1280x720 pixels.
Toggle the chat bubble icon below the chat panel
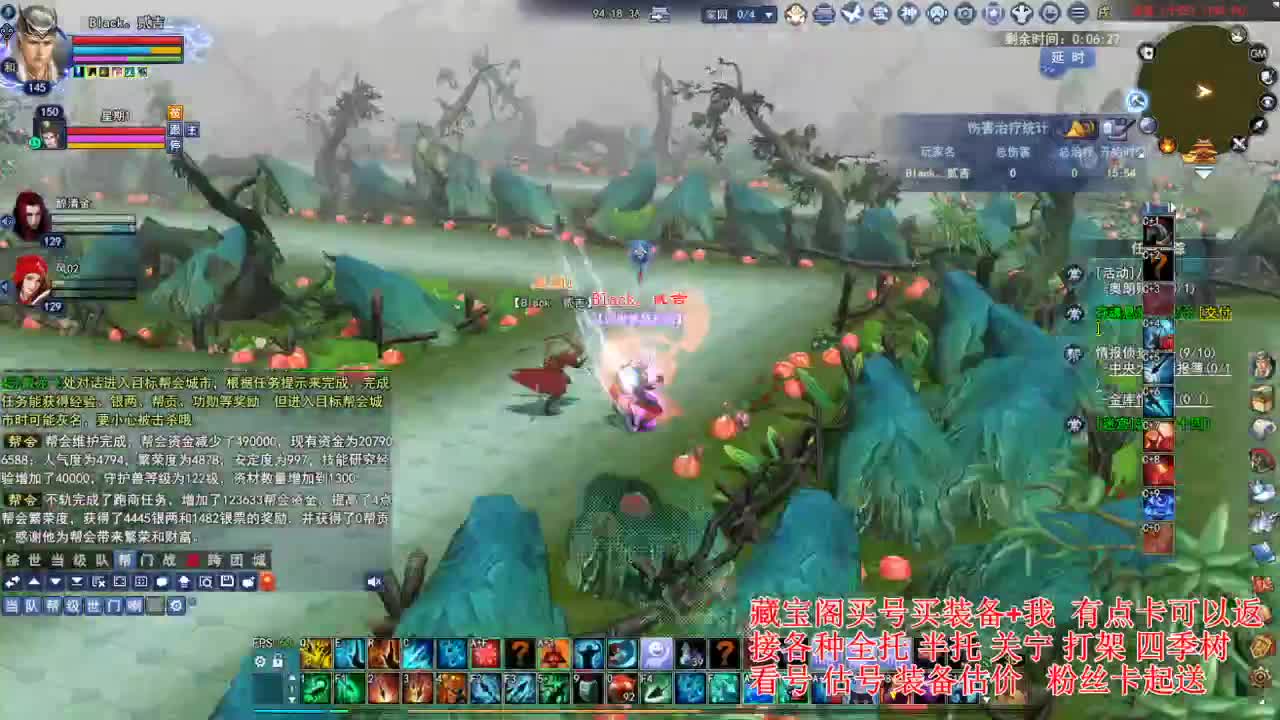coord(161,581)
